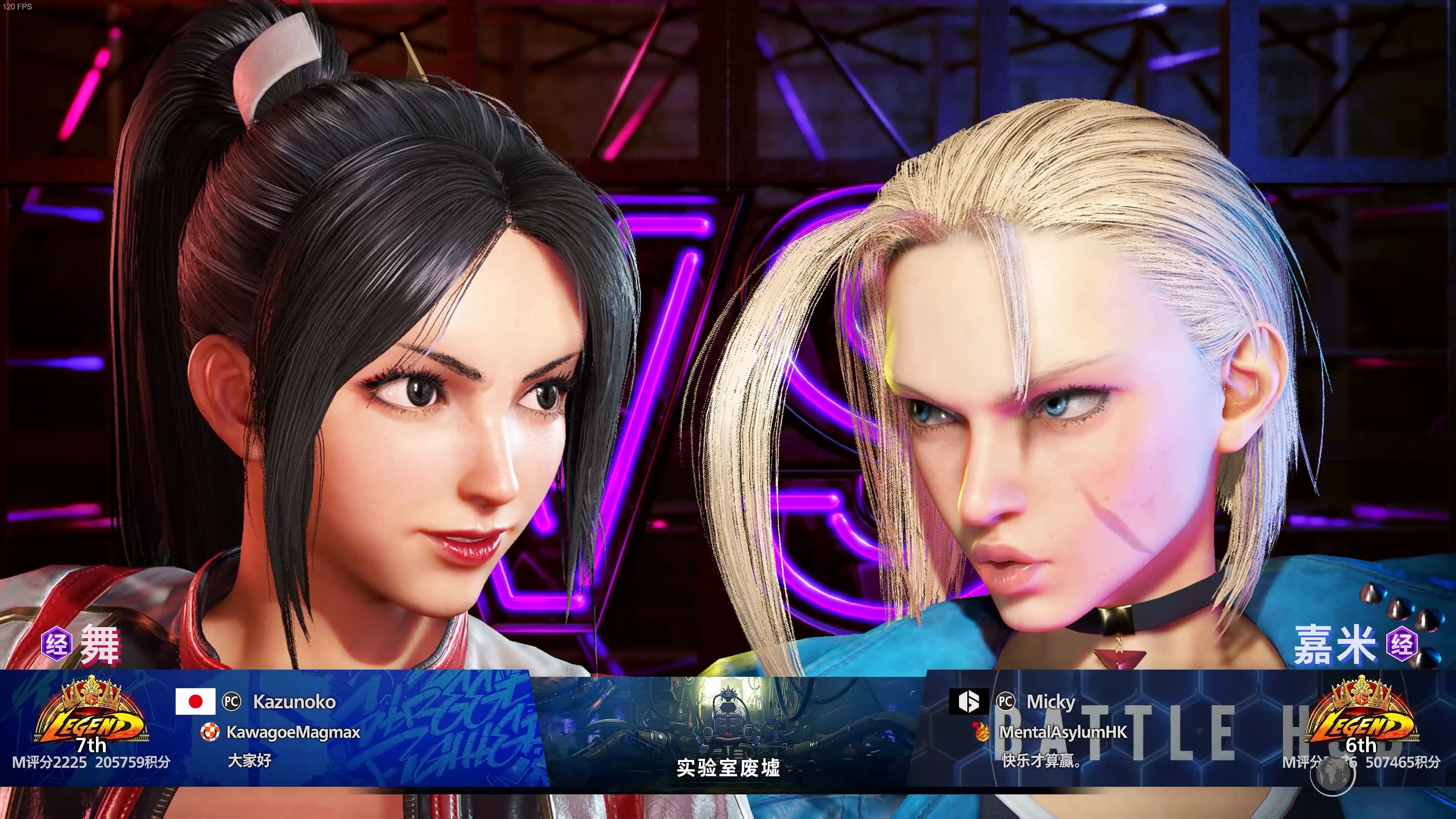Image resolution: width=1456 pixels, height=819 pixels.
Task: Click Micky's player name
Action: pyautogui.click(x=1050, y=701)
